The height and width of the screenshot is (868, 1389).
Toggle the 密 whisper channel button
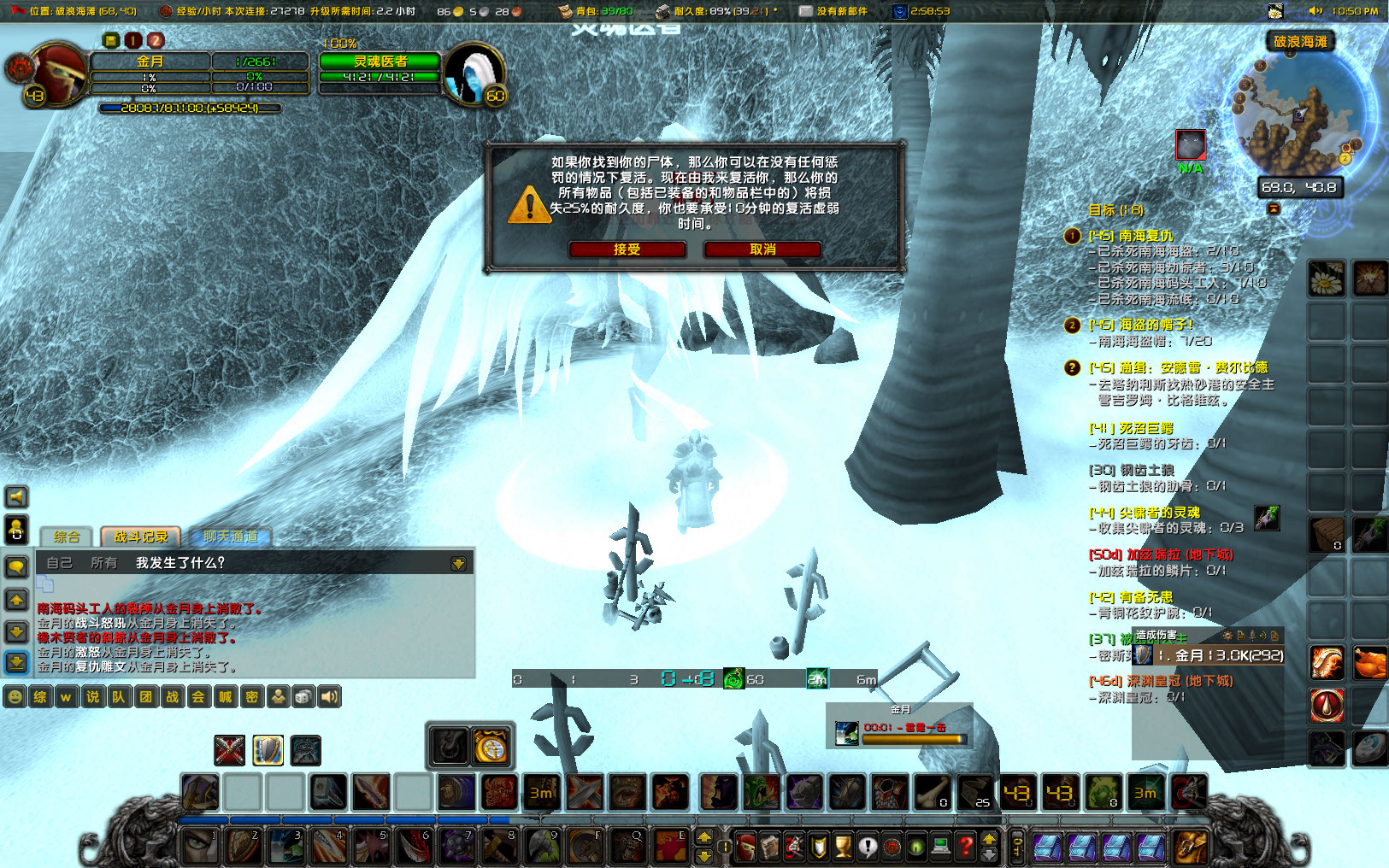(x=253, y=697)
